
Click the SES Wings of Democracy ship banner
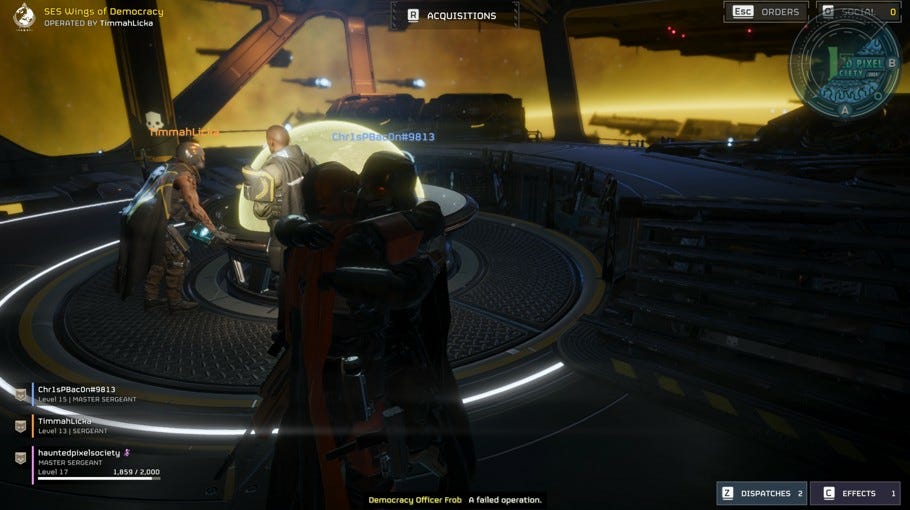pos(90,16)
